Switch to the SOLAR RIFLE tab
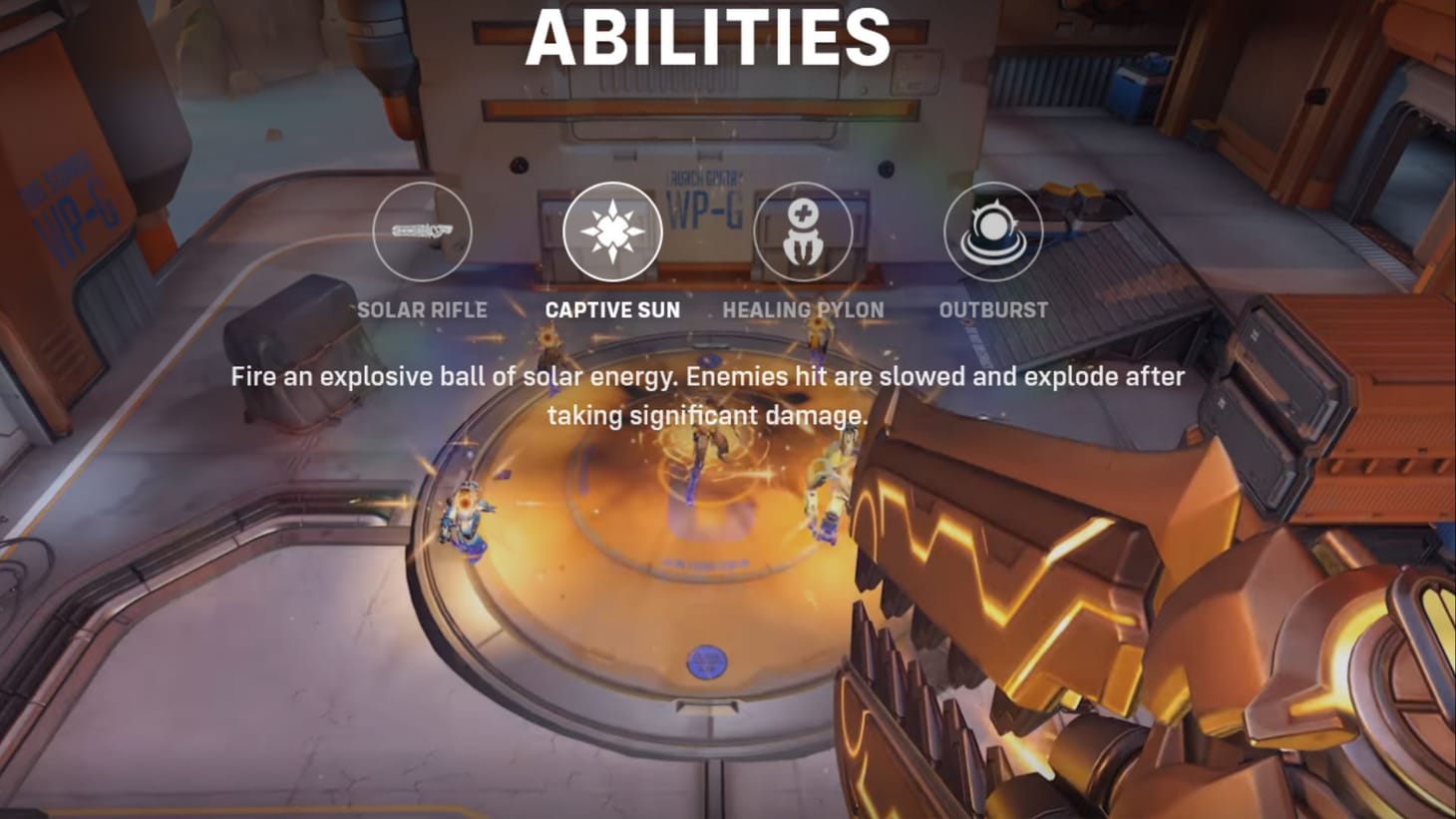The width and height of the screenshot is (1456, 819). 423,309
